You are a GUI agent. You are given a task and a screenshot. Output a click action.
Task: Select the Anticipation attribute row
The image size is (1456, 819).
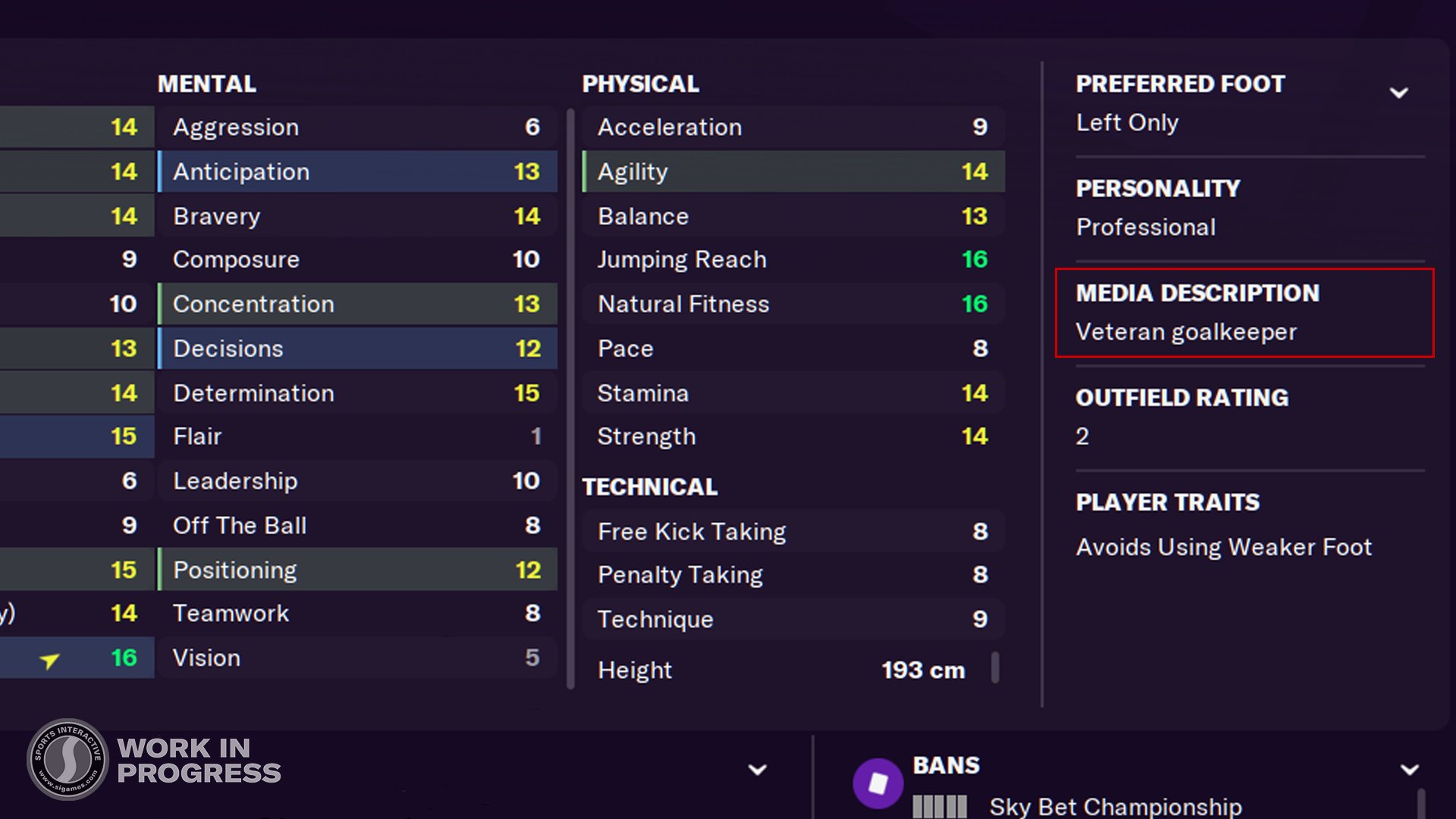(357, 171)
